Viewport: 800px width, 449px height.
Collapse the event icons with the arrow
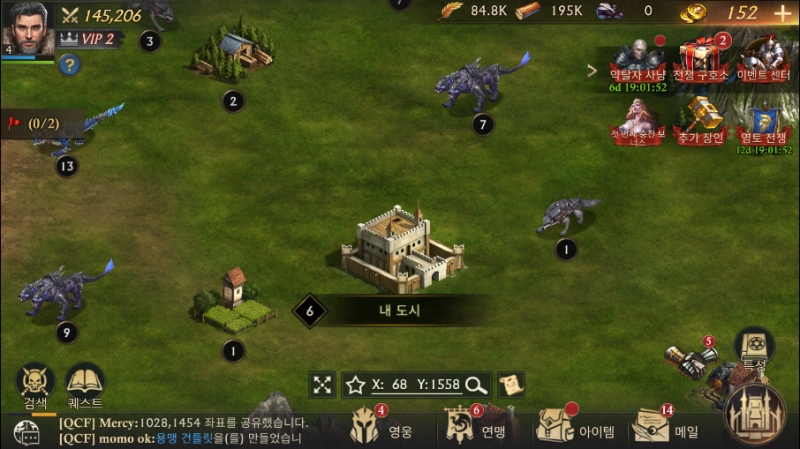tap(593, 71)
